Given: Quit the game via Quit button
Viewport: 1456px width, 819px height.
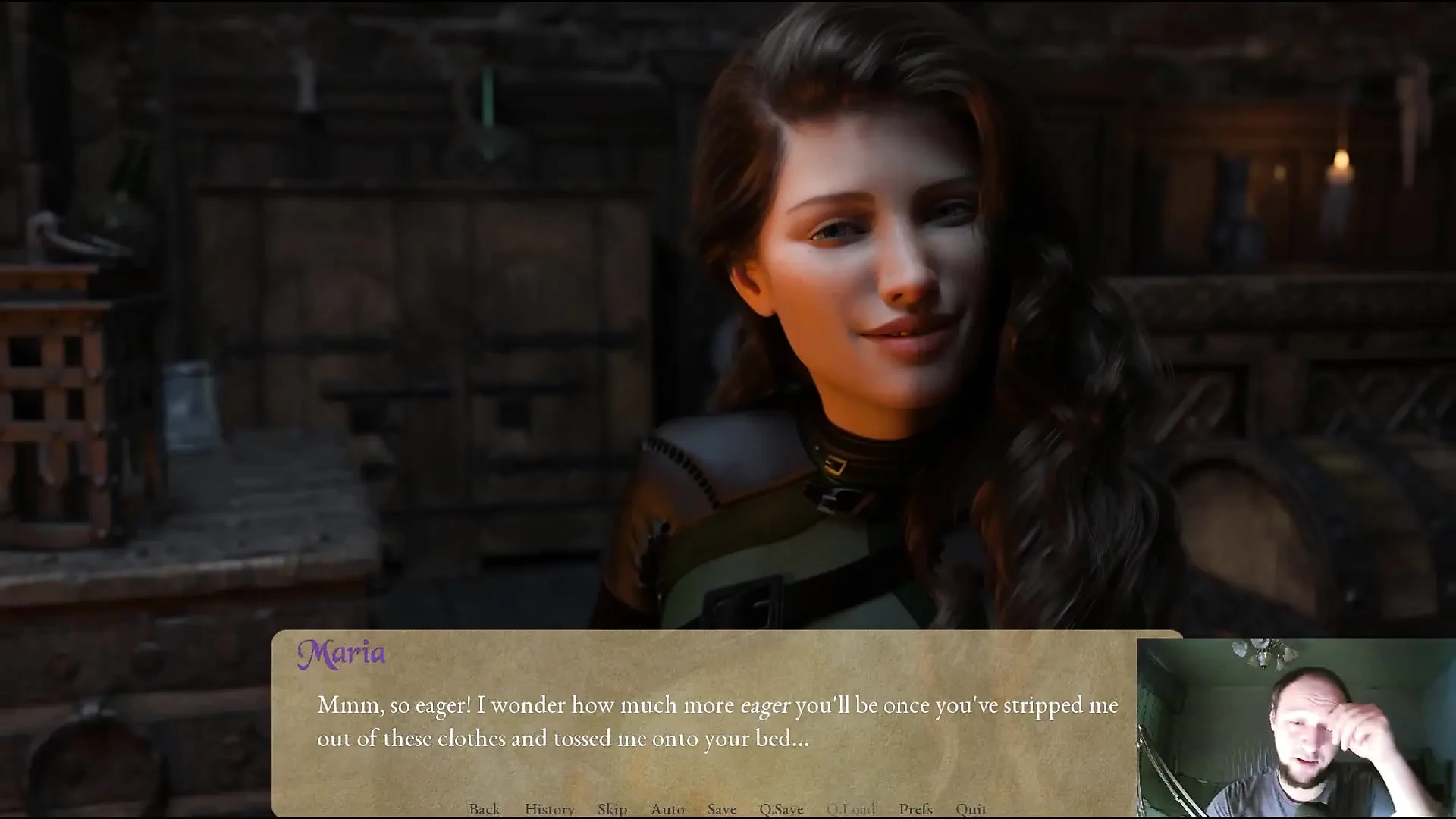Looking at the screenshot, I should (x=971, y=809).
